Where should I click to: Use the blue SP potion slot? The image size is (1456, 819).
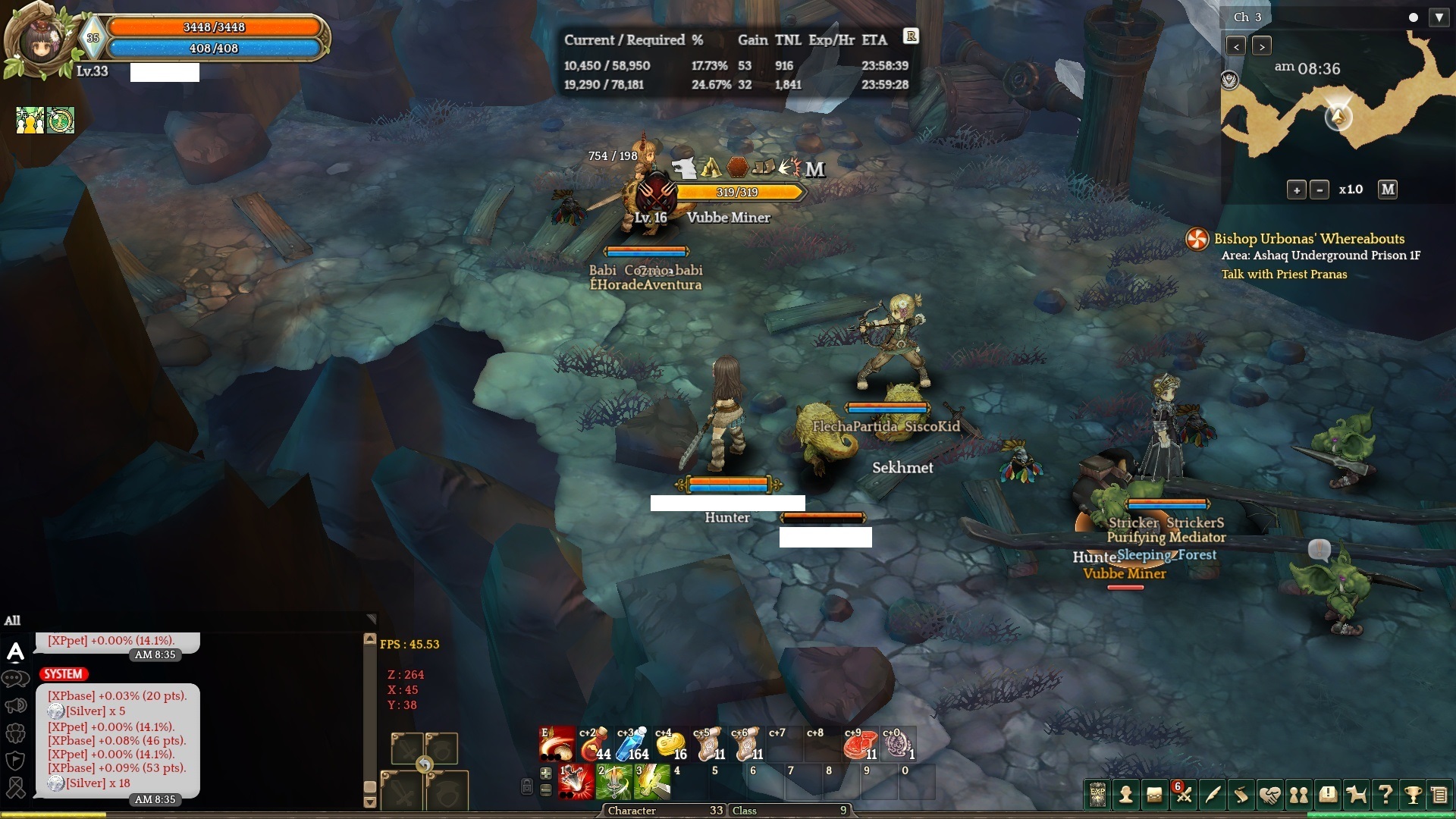632,745
